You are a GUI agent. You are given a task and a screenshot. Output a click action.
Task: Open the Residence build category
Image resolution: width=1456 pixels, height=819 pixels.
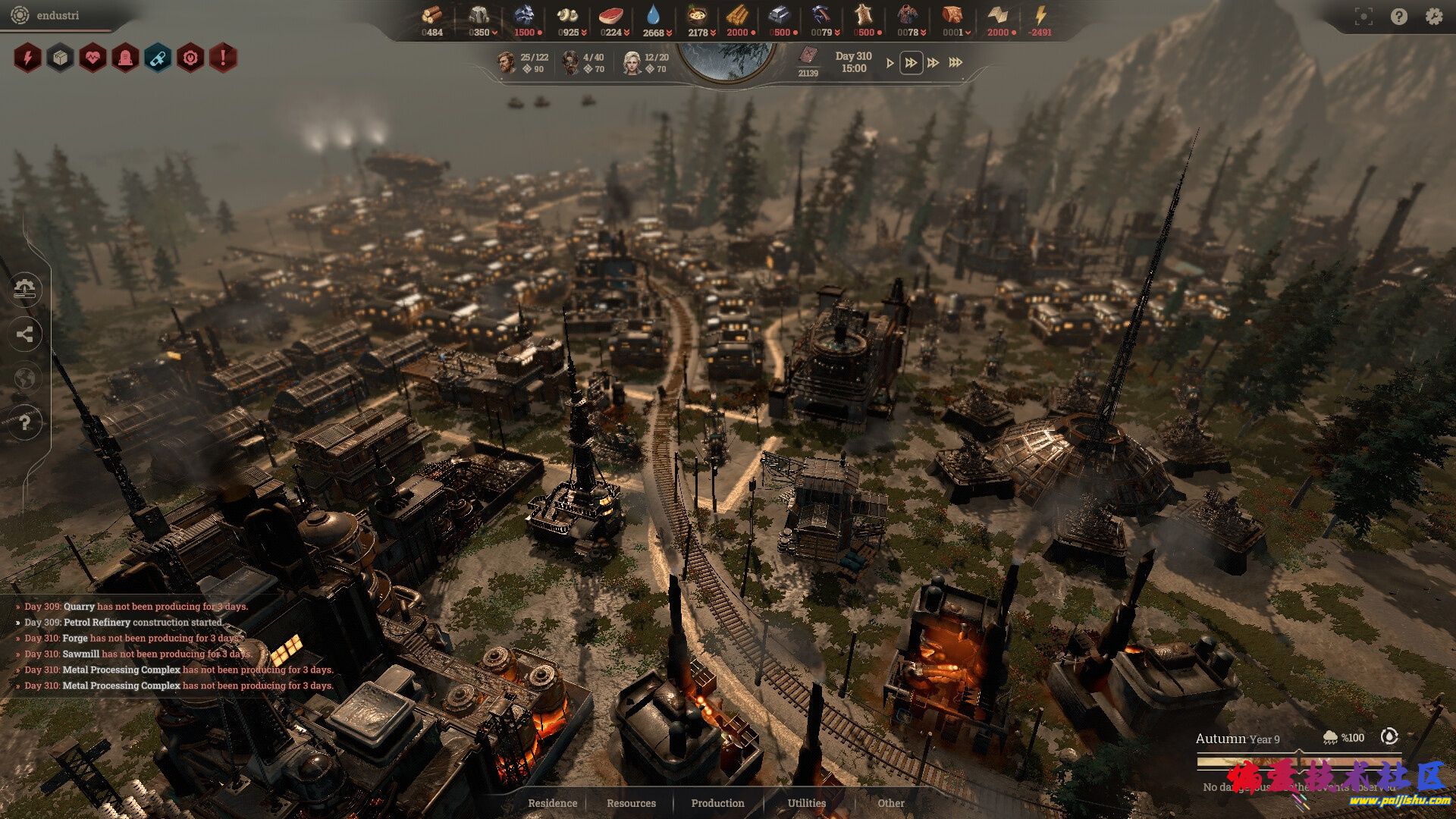tap(552, 803)
